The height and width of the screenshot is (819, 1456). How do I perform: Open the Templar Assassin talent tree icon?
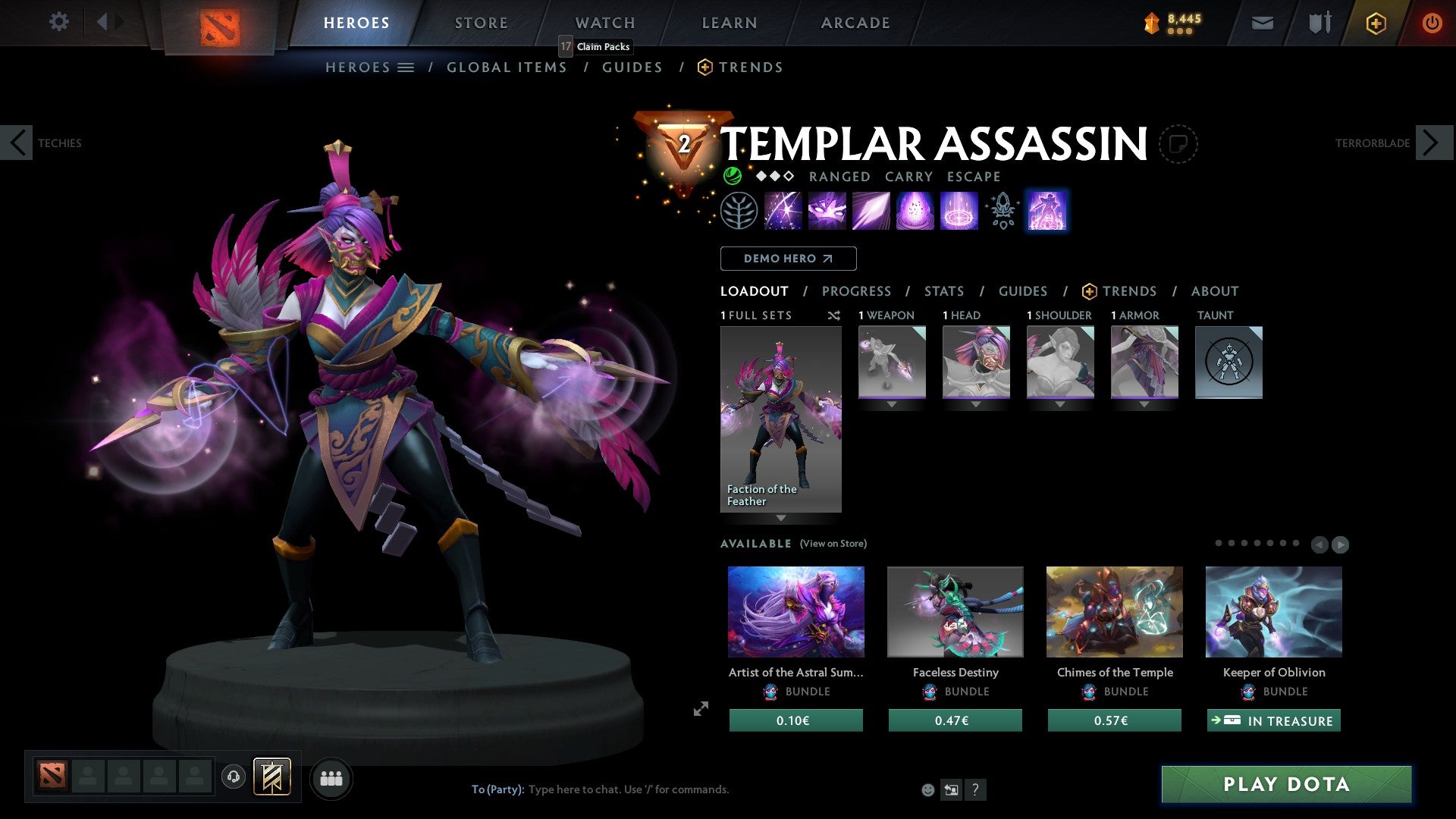click(739, 211)
